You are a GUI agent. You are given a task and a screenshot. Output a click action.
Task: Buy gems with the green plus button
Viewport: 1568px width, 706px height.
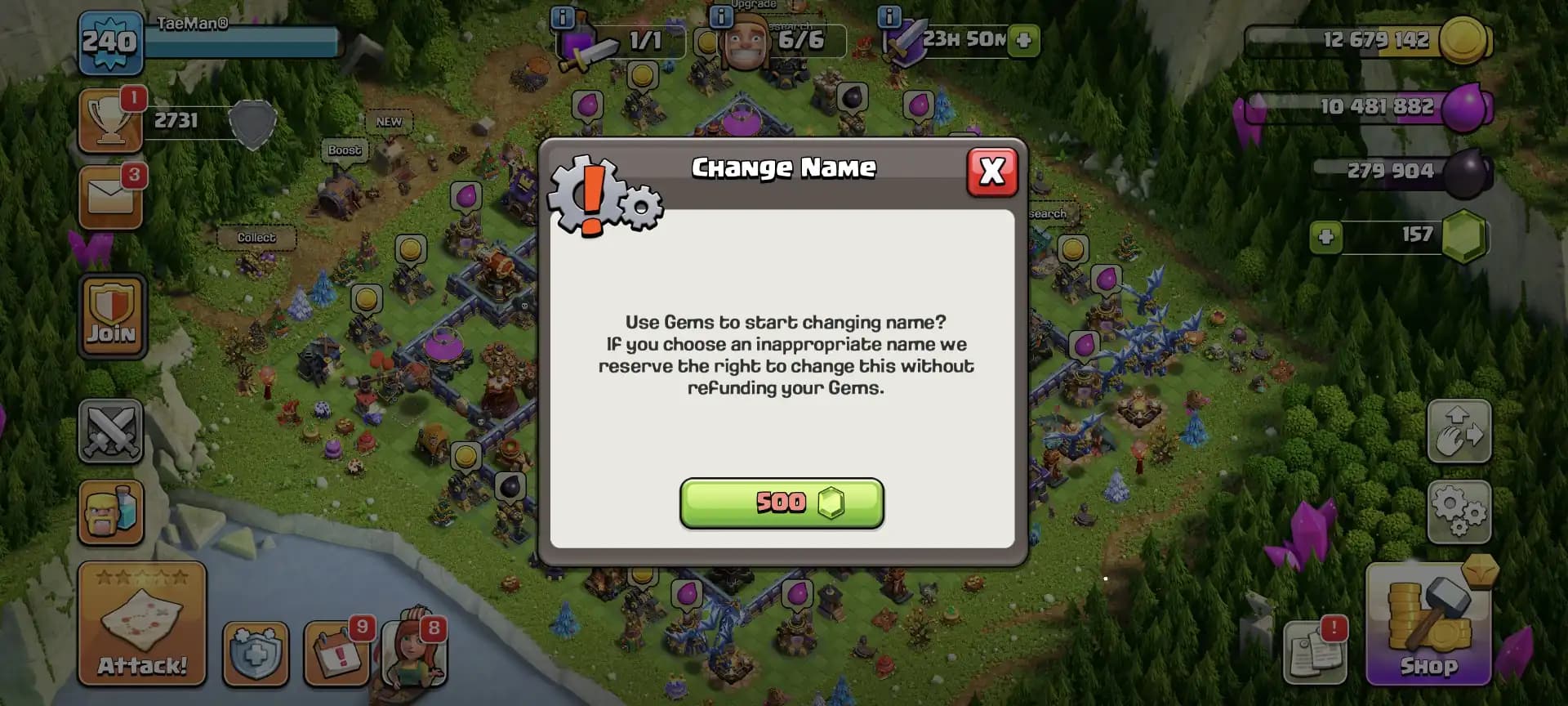1325,236
